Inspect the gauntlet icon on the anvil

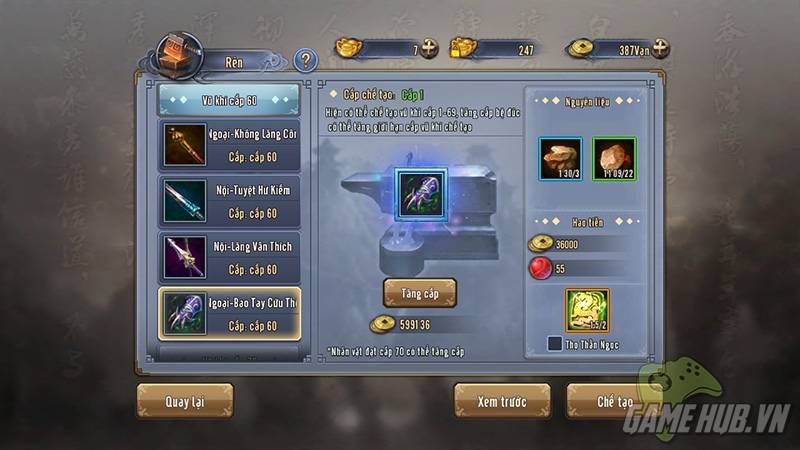(420, 193)
